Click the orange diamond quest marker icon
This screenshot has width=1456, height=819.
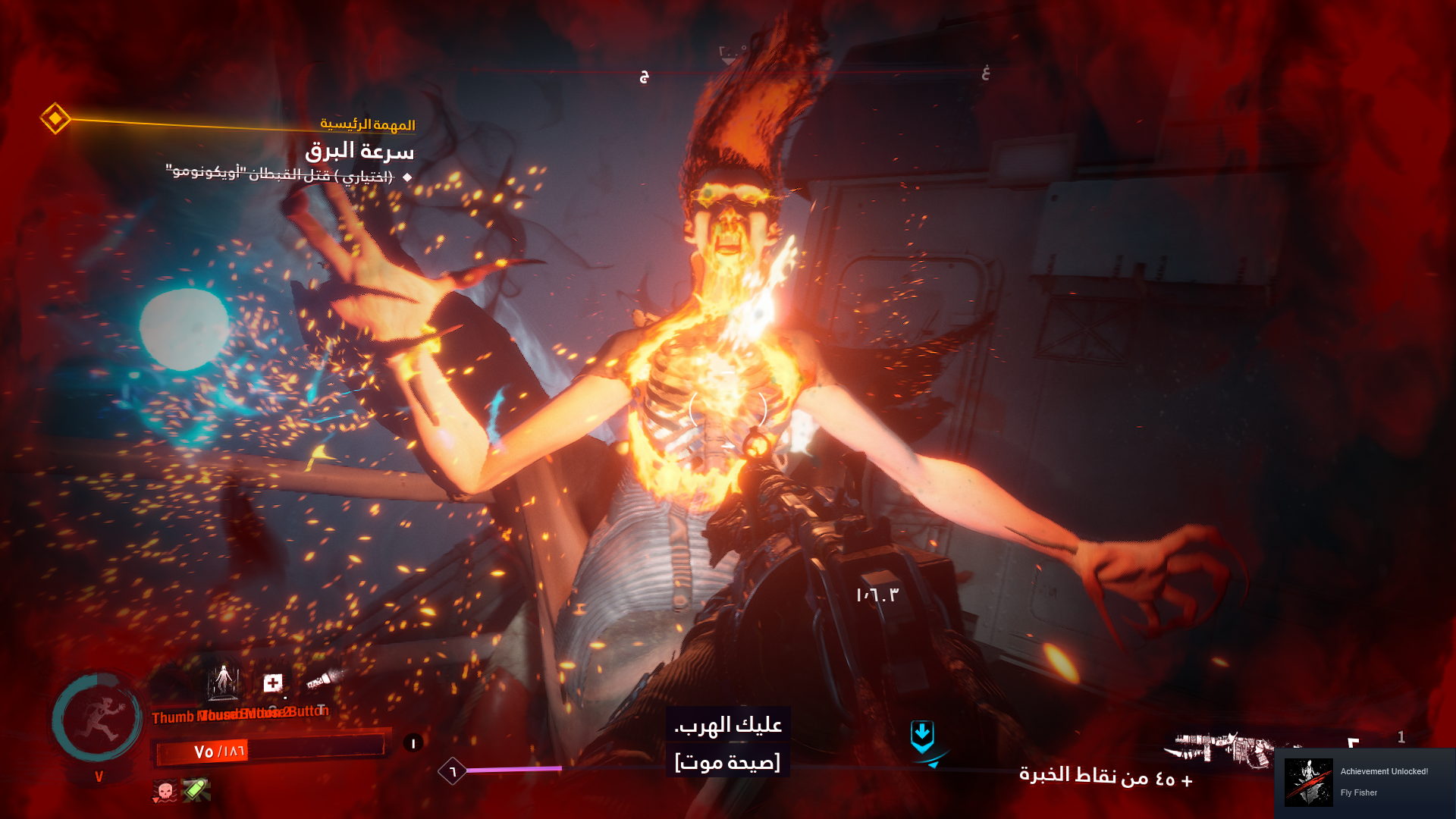(55, 118)
